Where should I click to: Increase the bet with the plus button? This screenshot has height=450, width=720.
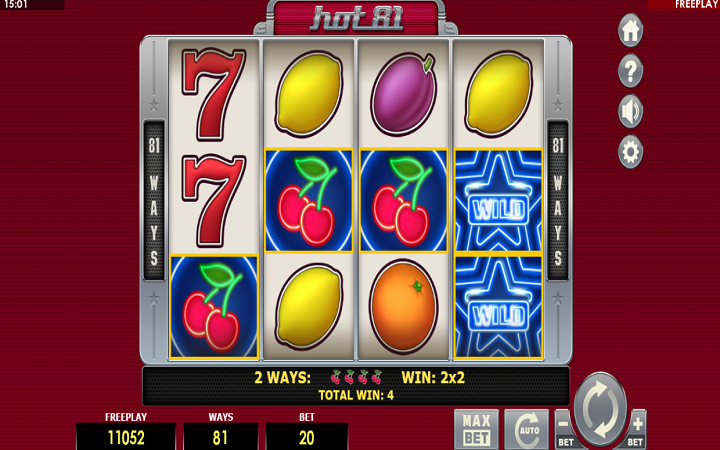click(x=636, y=430)
